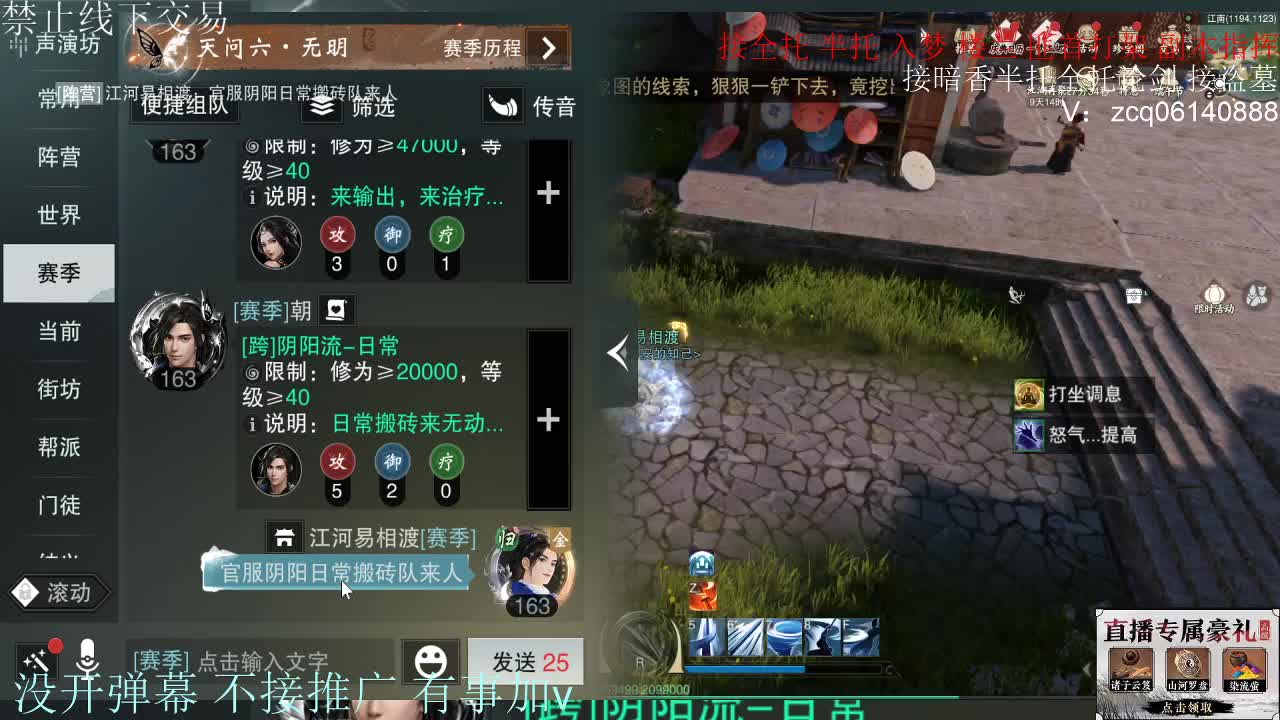
Task: Click the 传音 megaphone icon
Action: (503, 104)
